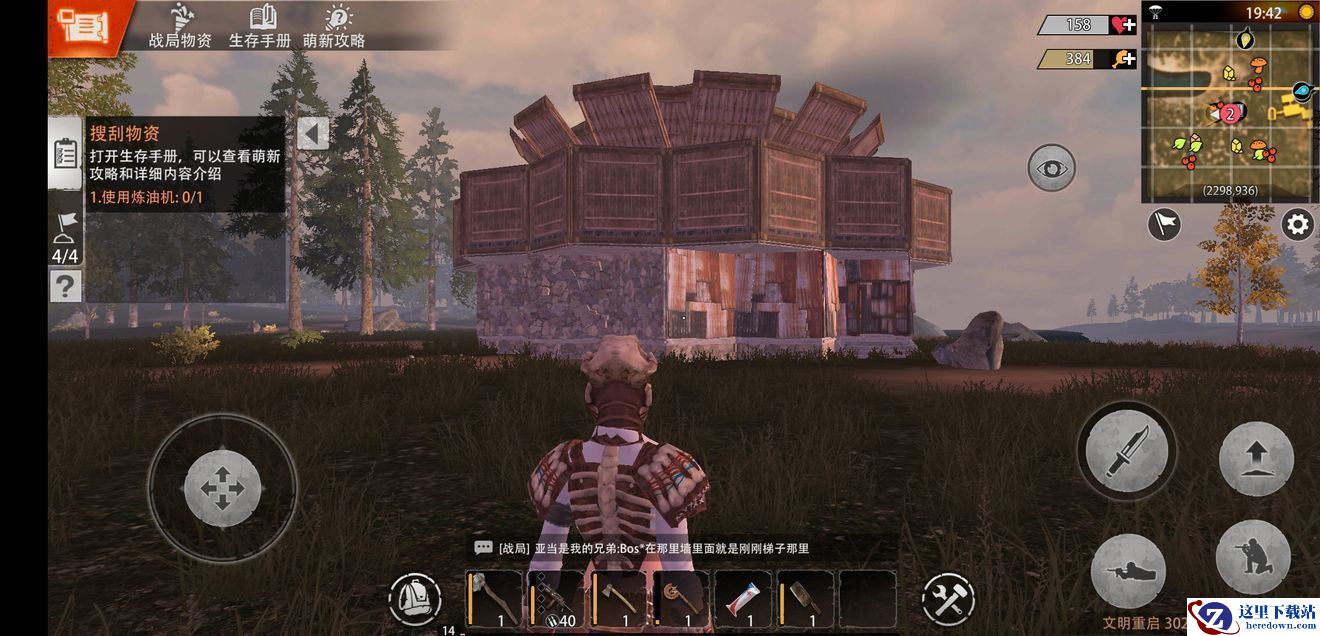
Task: Open the 生存手册 survival handbook
Action: pyautogui.click(x=260, y=26)
